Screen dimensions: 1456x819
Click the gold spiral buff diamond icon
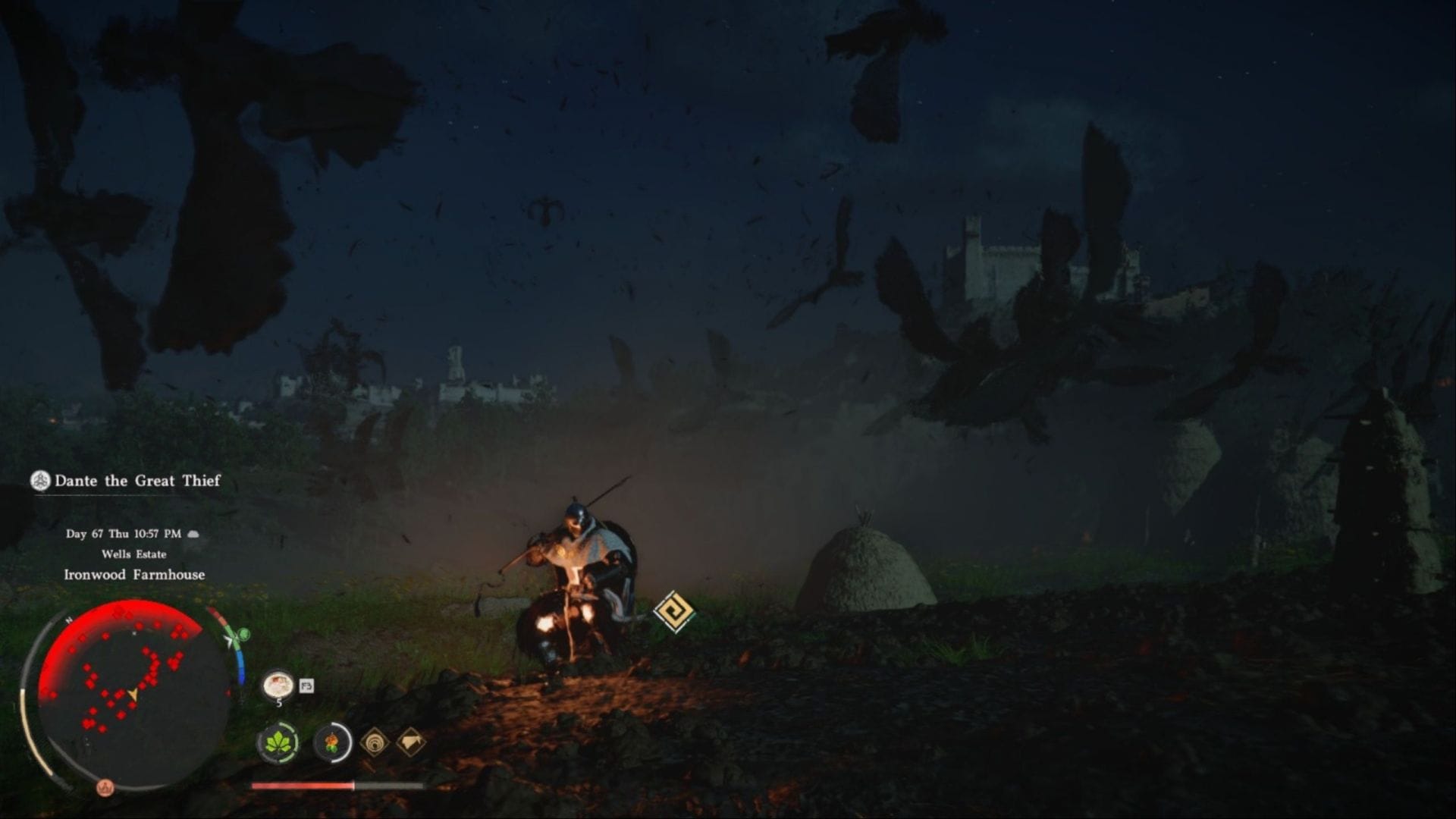tap(374, 743)
